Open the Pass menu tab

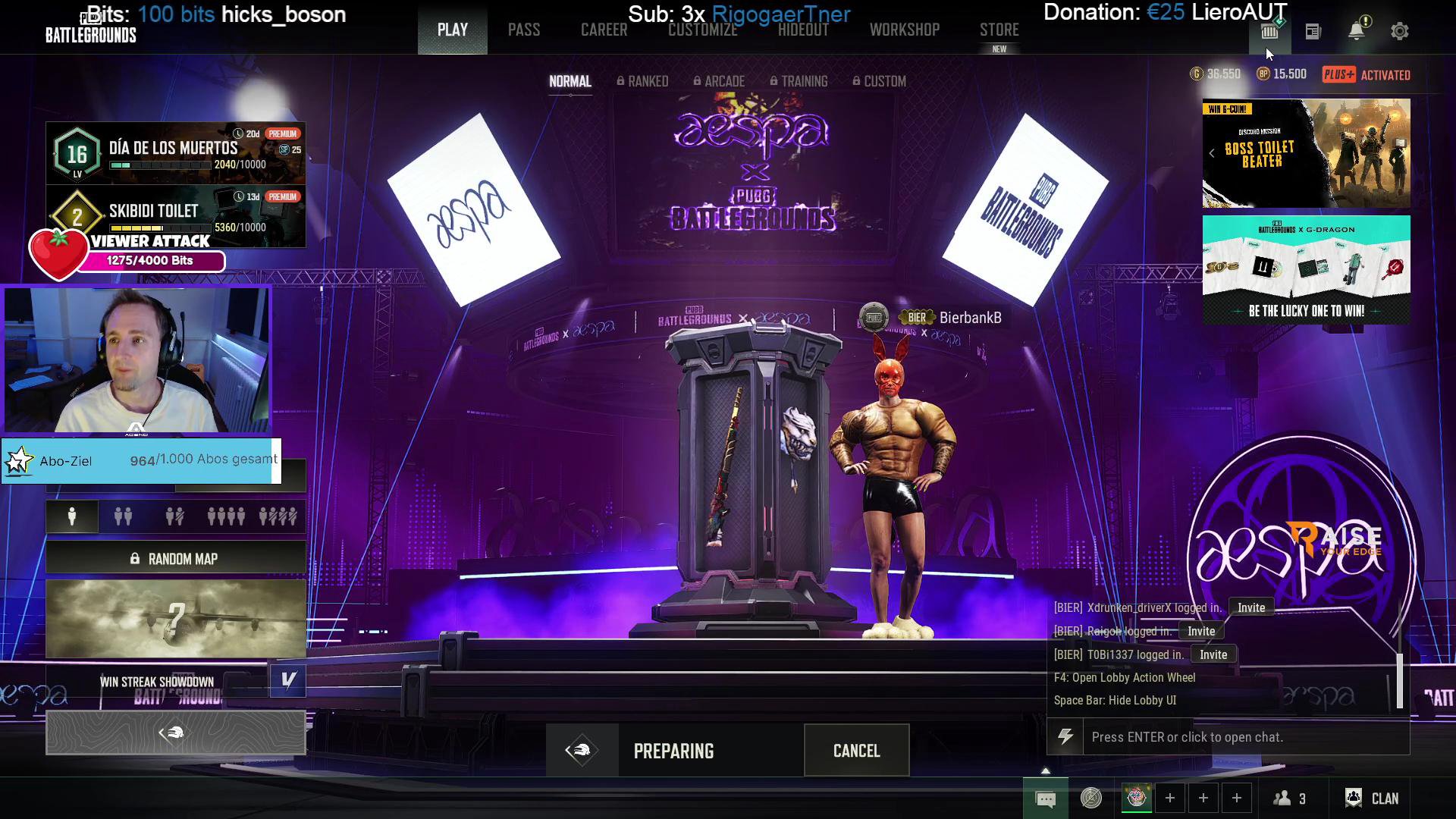(523, 30)
